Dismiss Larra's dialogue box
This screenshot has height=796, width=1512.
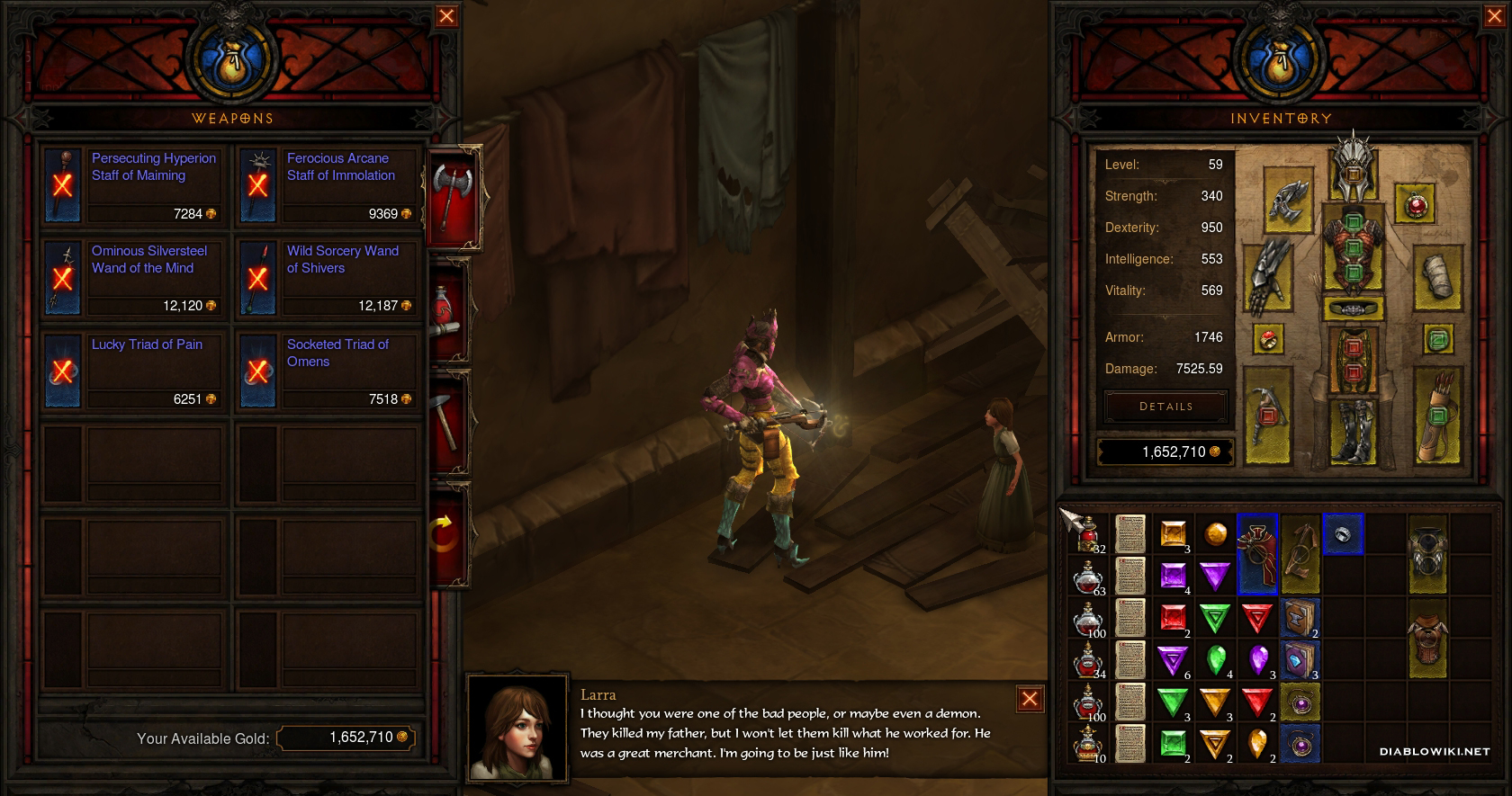click(x=1030, y=699)
